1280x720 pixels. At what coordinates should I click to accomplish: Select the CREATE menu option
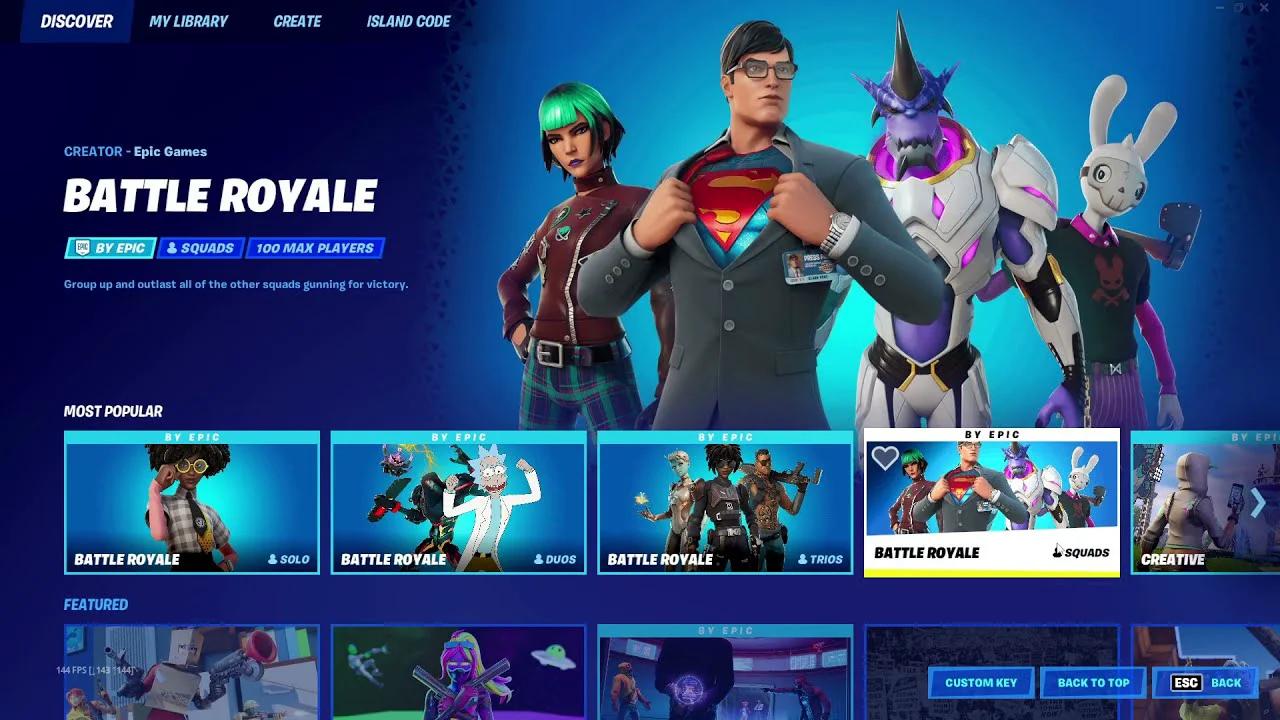click(297, 21)
